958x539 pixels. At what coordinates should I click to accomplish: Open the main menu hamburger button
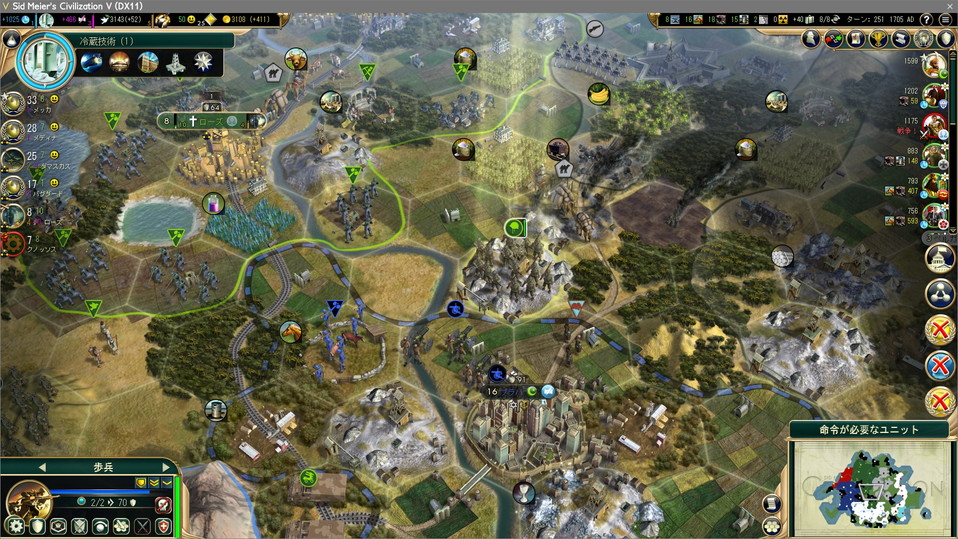pyautogui.click(x=945, y=19)
